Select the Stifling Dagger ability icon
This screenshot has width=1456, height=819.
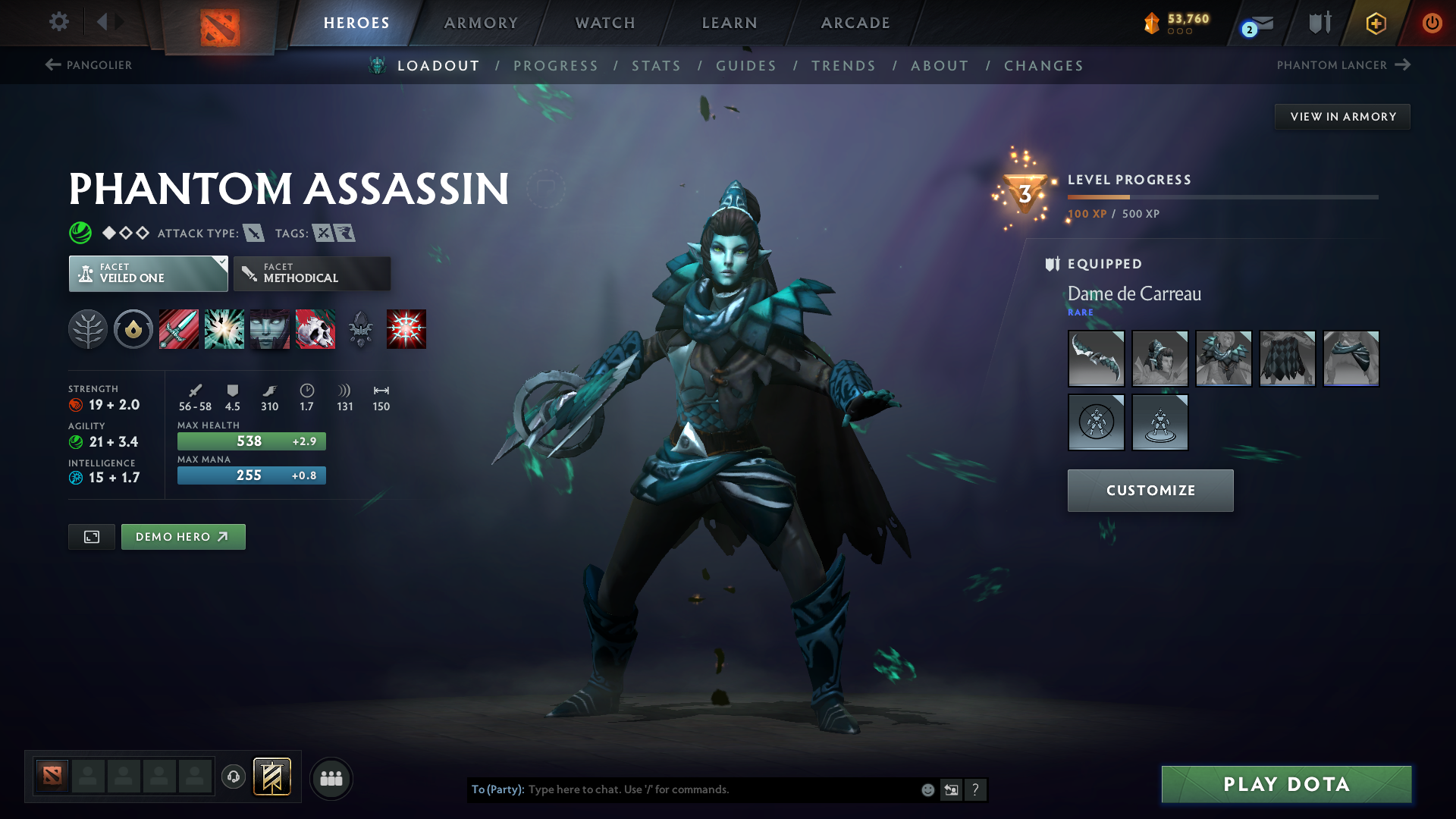pyautogui.click(x=178, y=329)
